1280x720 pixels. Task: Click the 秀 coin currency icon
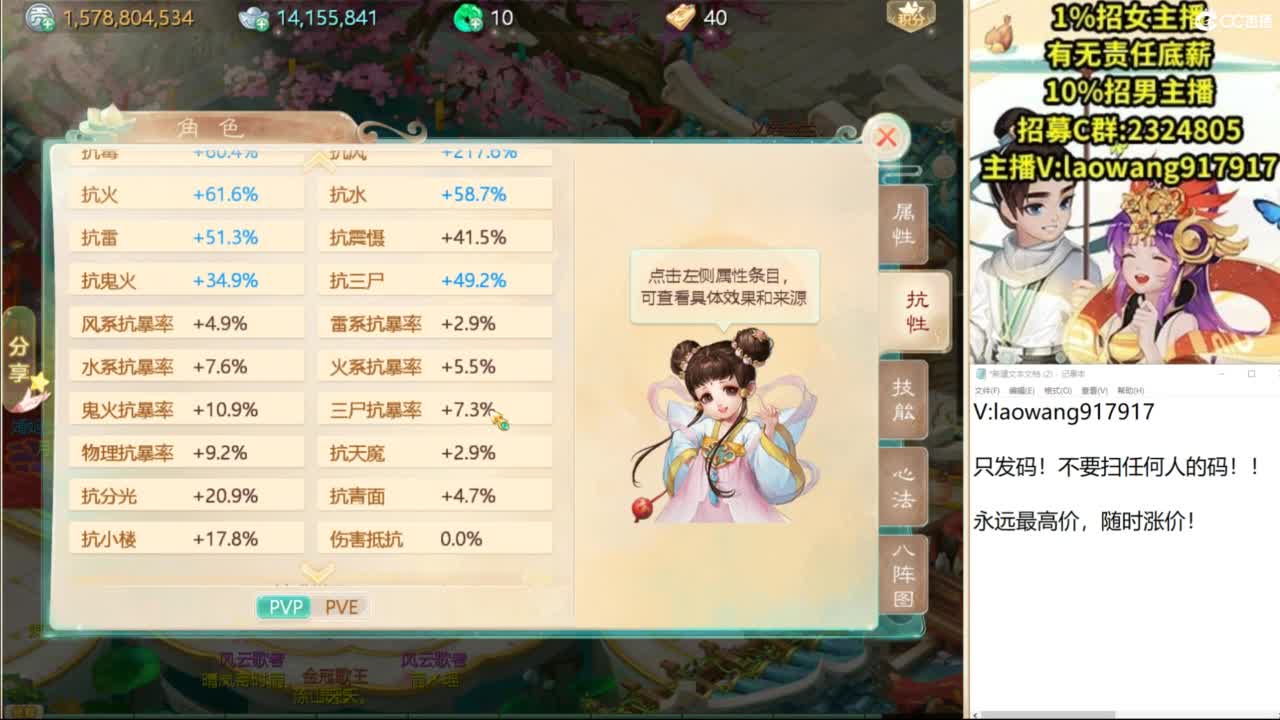[x=37, y=16]
